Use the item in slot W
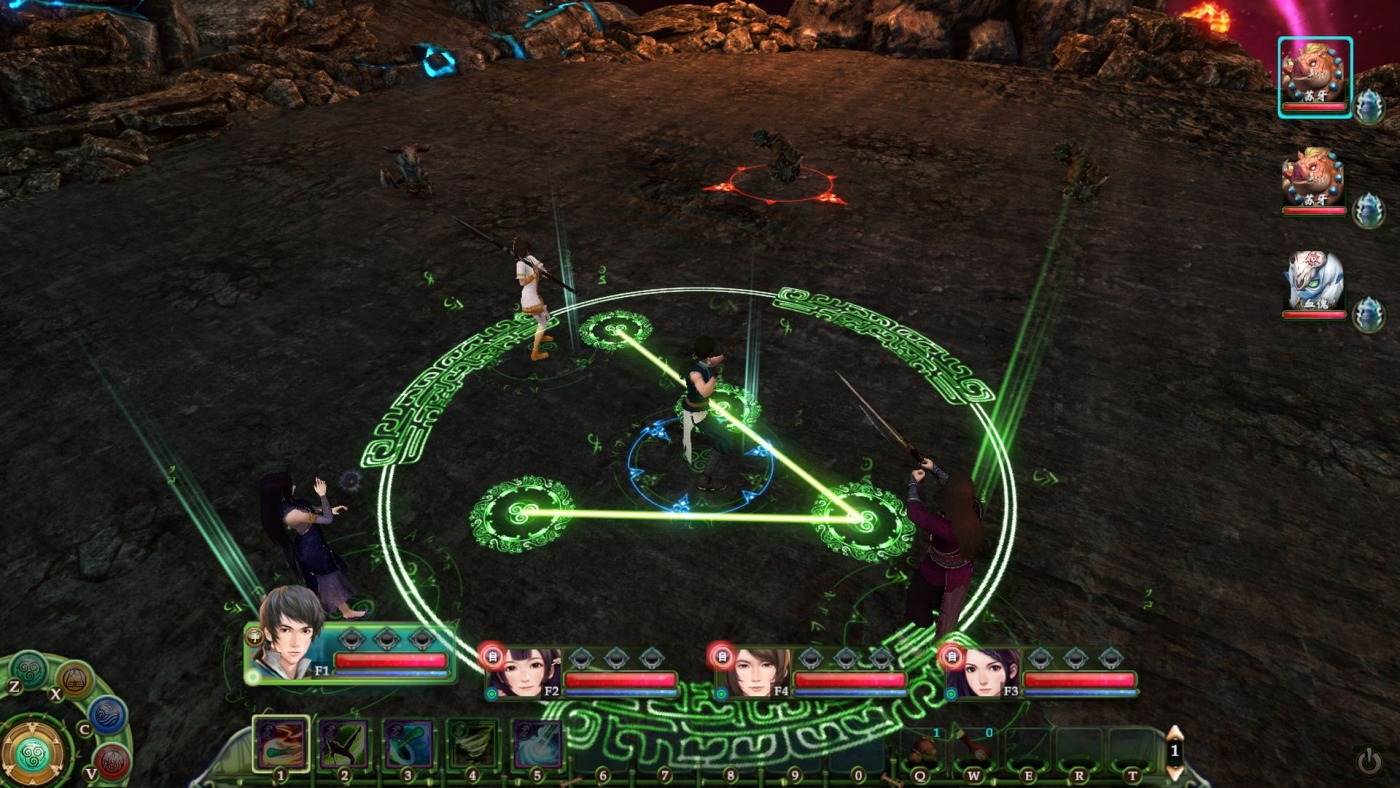1400x788 pixels. [975, 750]
